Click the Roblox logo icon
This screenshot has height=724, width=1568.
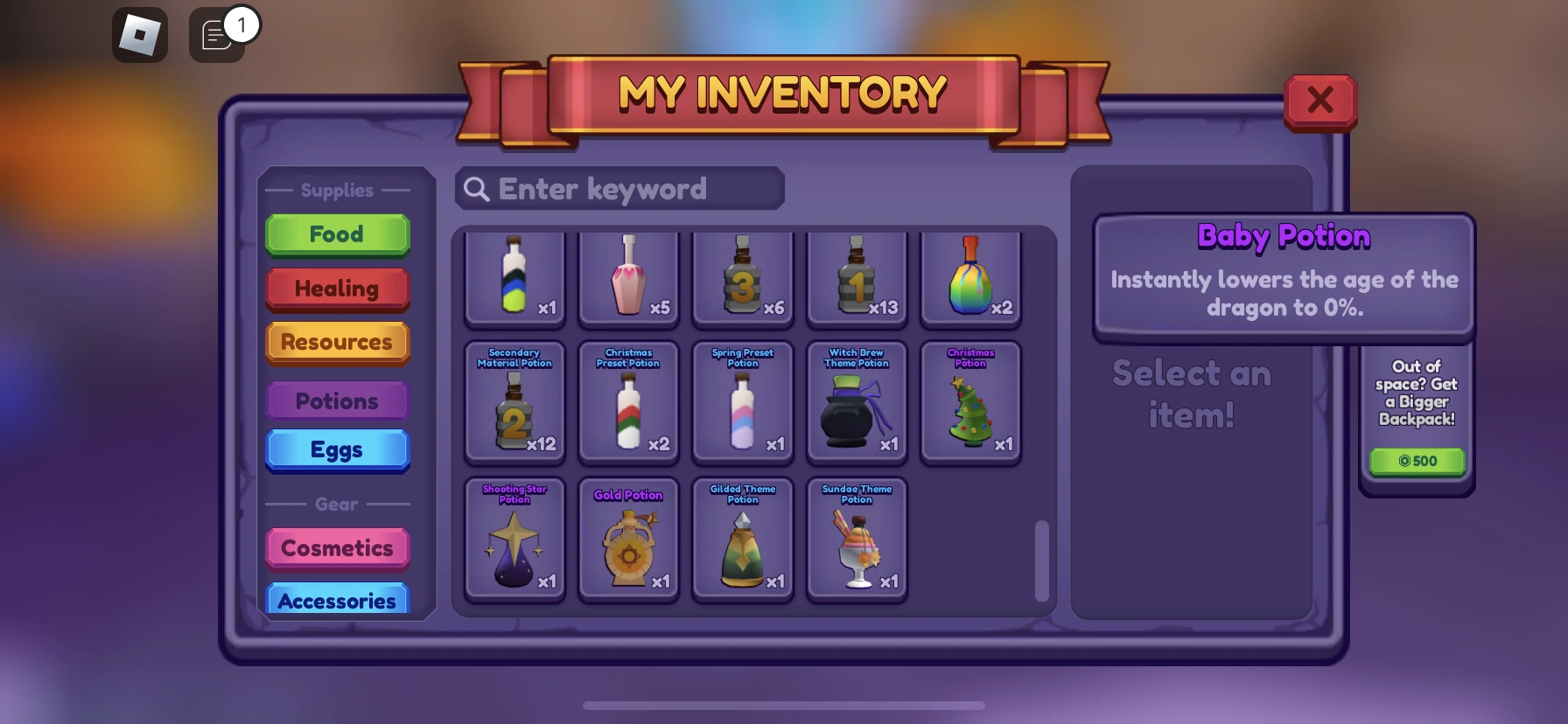140,34
